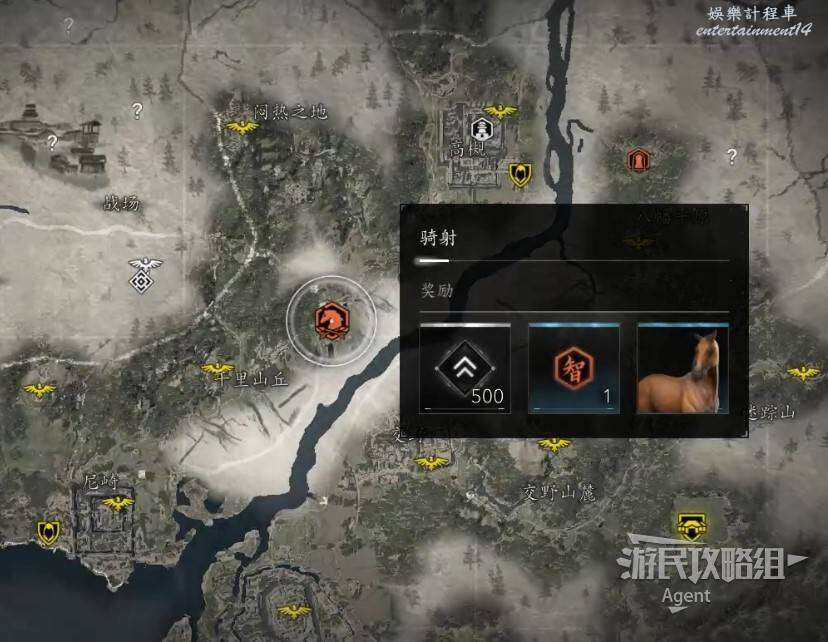Click the white eagle marker below 战场
This screenshot has width=828, height=642.
pos(146,266)
